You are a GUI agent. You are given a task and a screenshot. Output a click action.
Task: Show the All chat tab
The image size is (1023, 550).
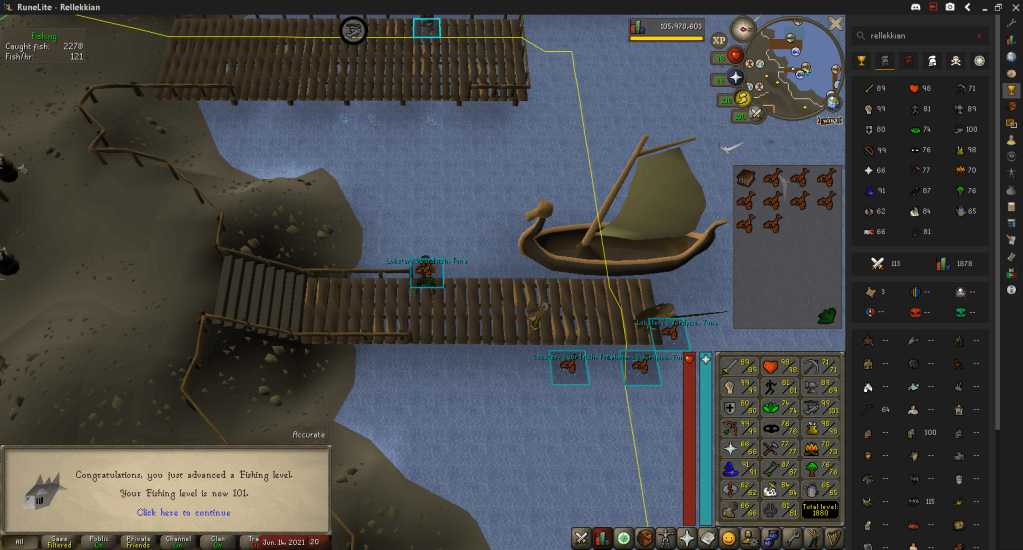[x=20, y=541]
